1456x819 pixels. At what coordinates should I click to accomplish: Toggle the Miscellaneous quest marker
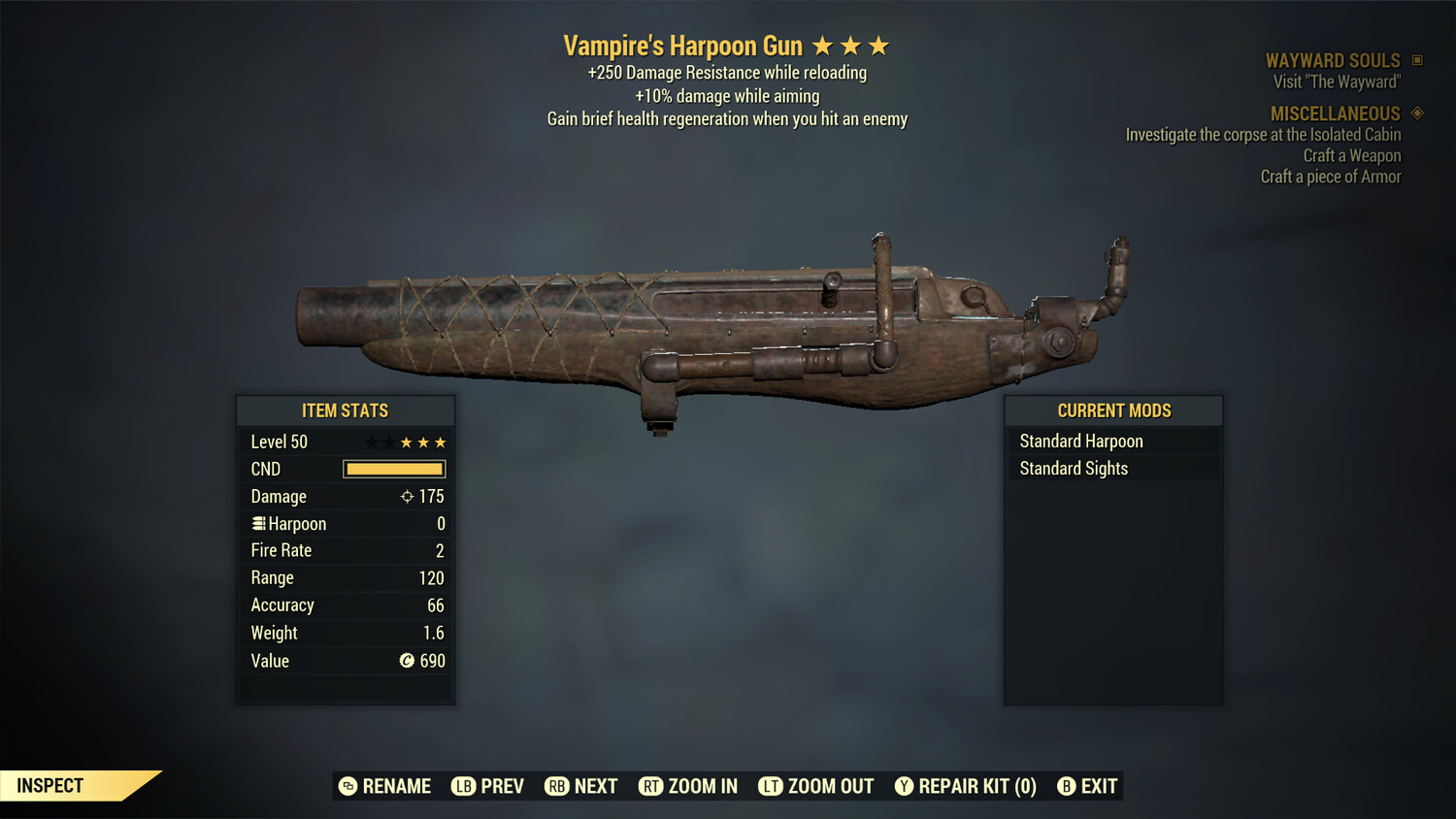[1416, 113]
